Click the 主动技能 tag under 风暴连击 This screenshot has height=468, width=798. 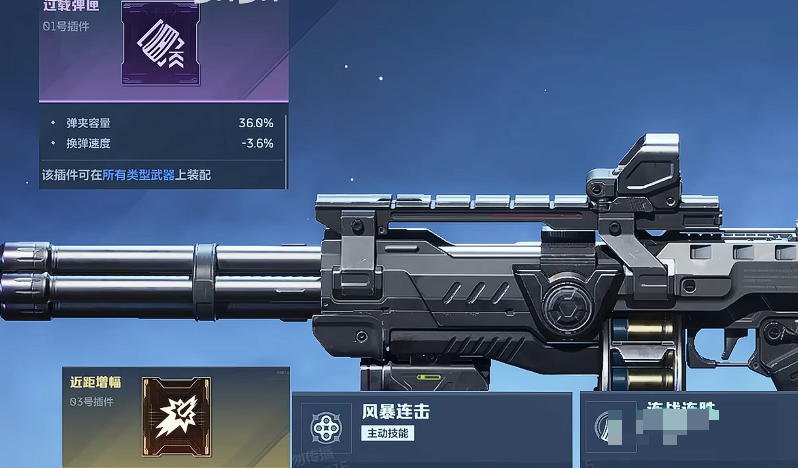387,434
